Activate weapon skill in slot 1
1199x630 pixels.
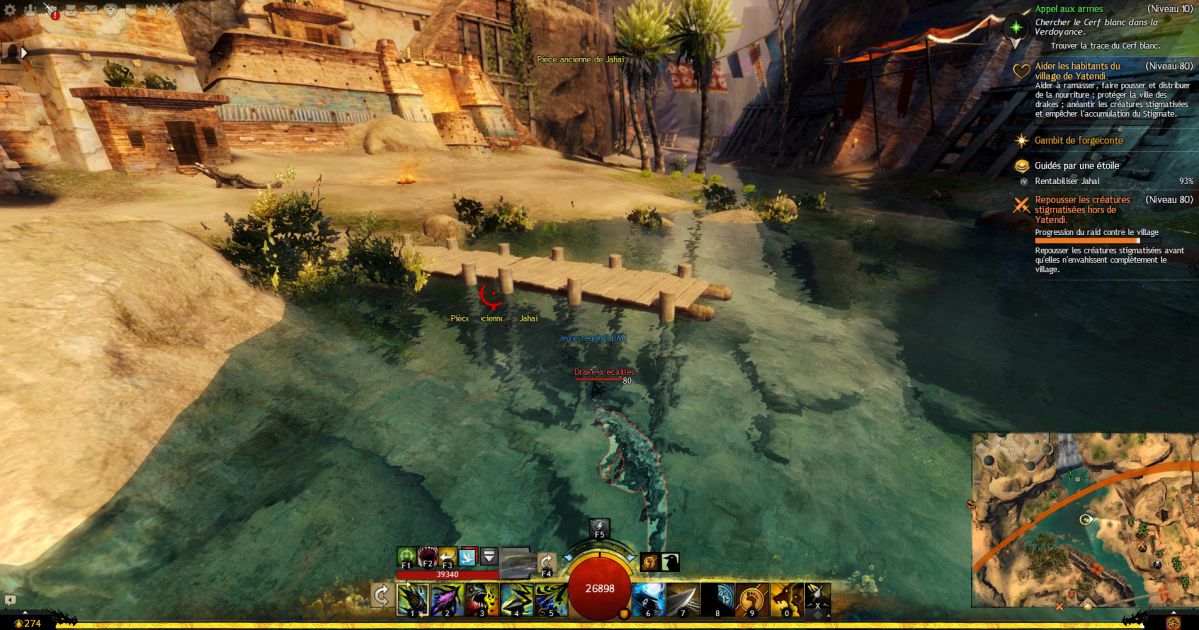pyautogui.click(x=412, y=598)
